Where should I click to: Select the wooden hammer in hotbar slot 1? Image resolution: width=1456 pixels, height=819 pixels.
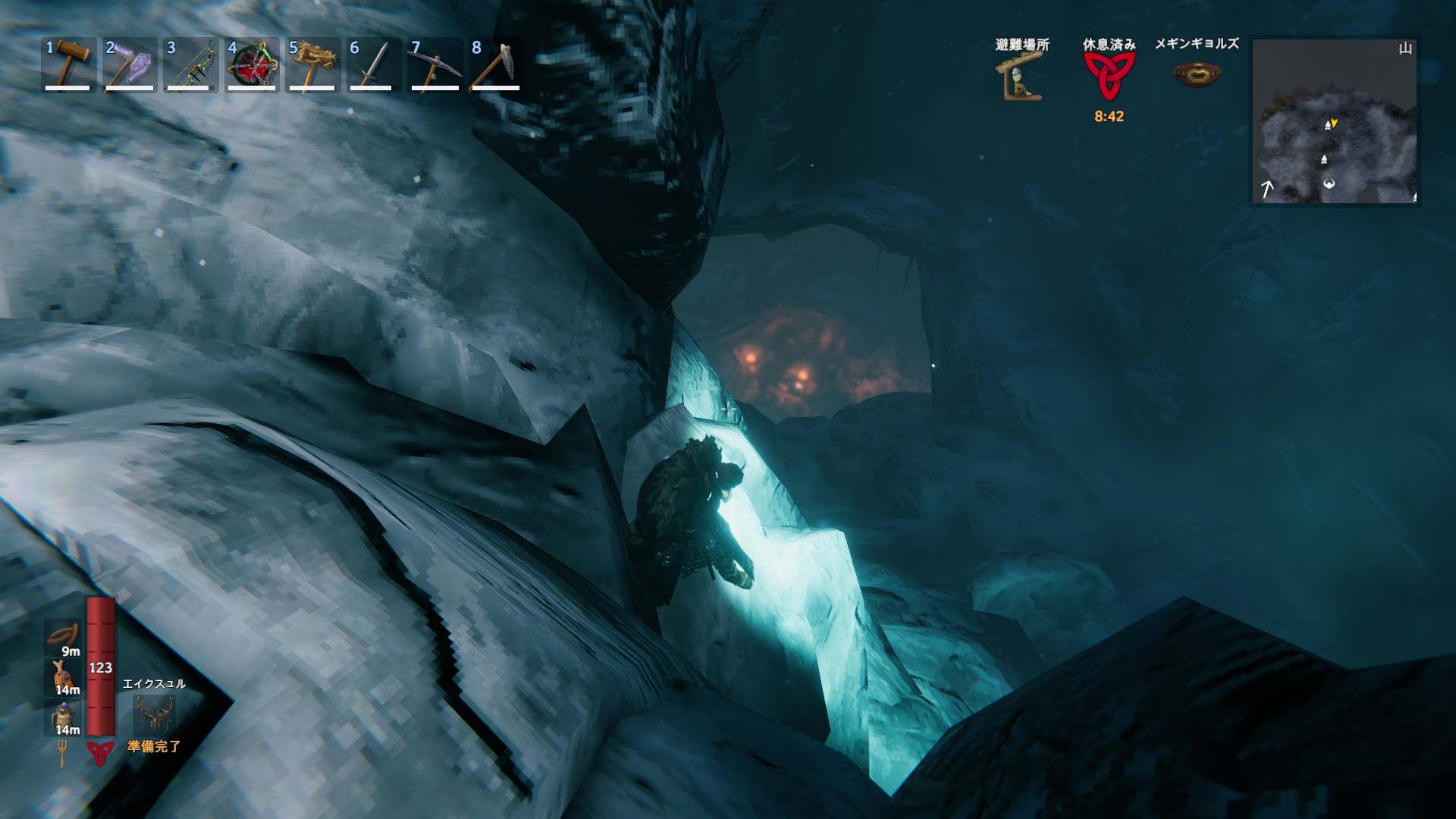tap(68, 64)
